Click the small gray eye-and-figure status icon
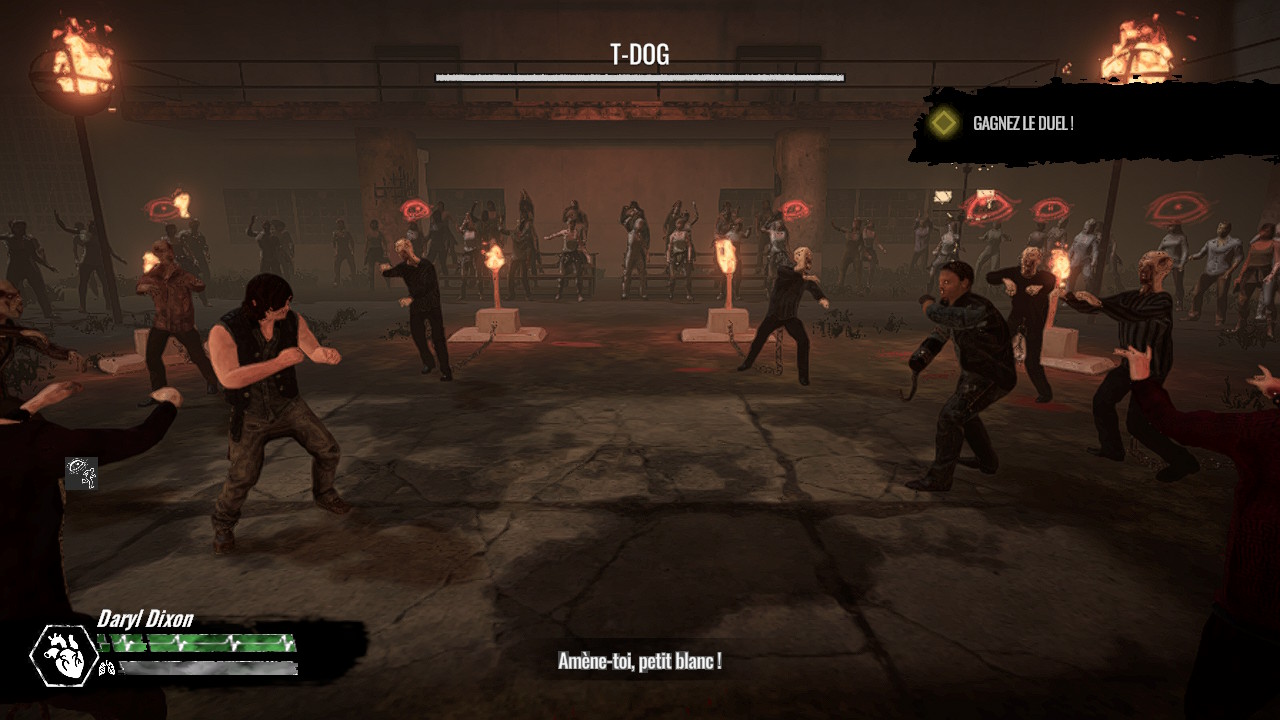Viewport: 1280px width, 720px height. [81, 473]
